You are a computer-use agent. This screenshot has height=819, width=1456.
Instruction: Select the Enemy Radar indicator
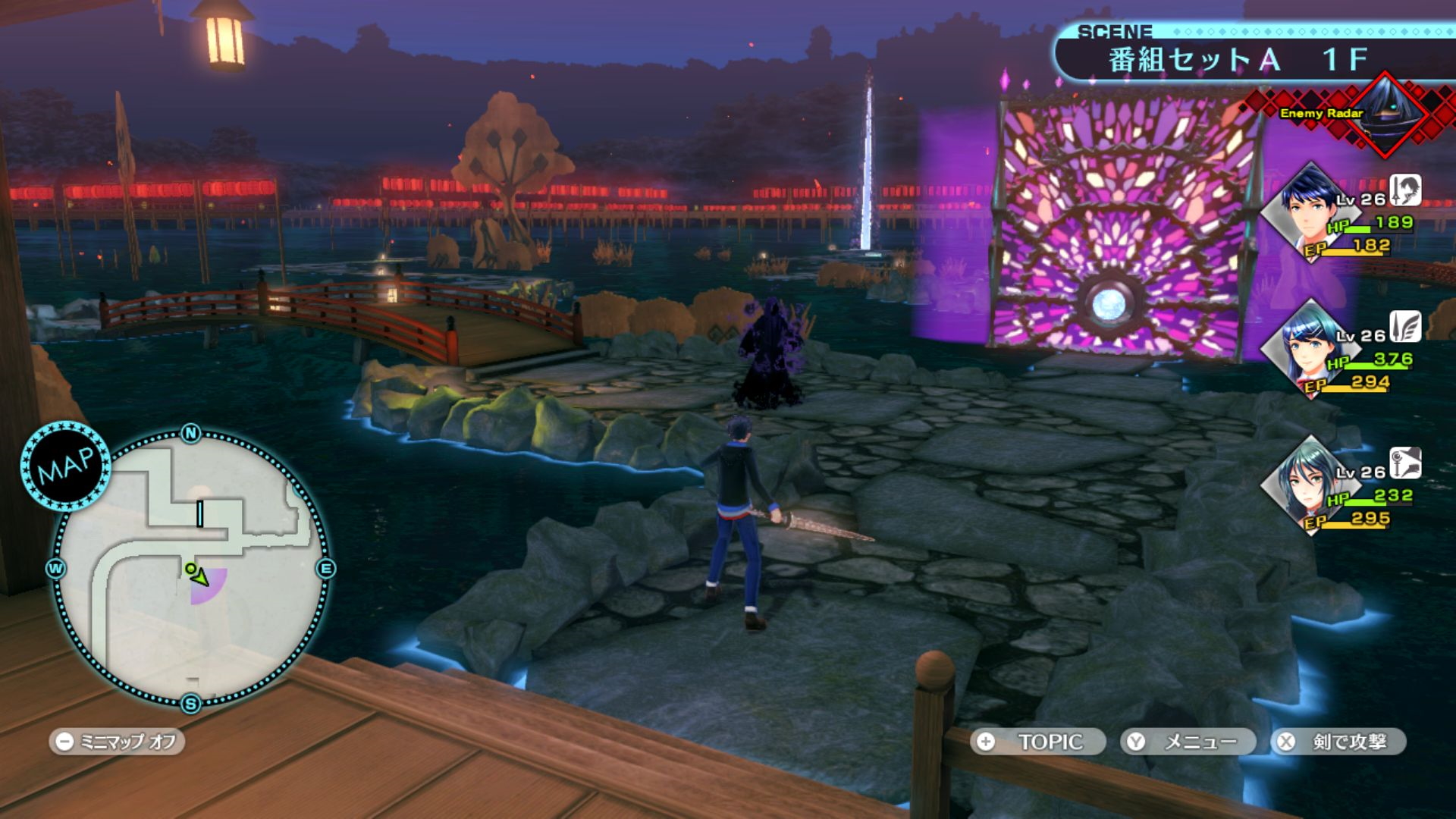1357,115
